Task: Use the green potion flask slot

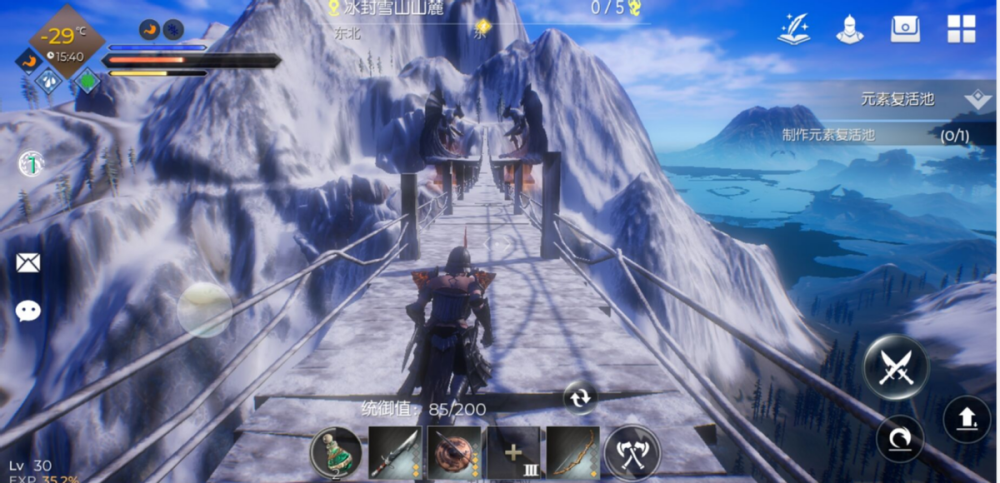Action: pyautogui.click(x=335, y=453)
